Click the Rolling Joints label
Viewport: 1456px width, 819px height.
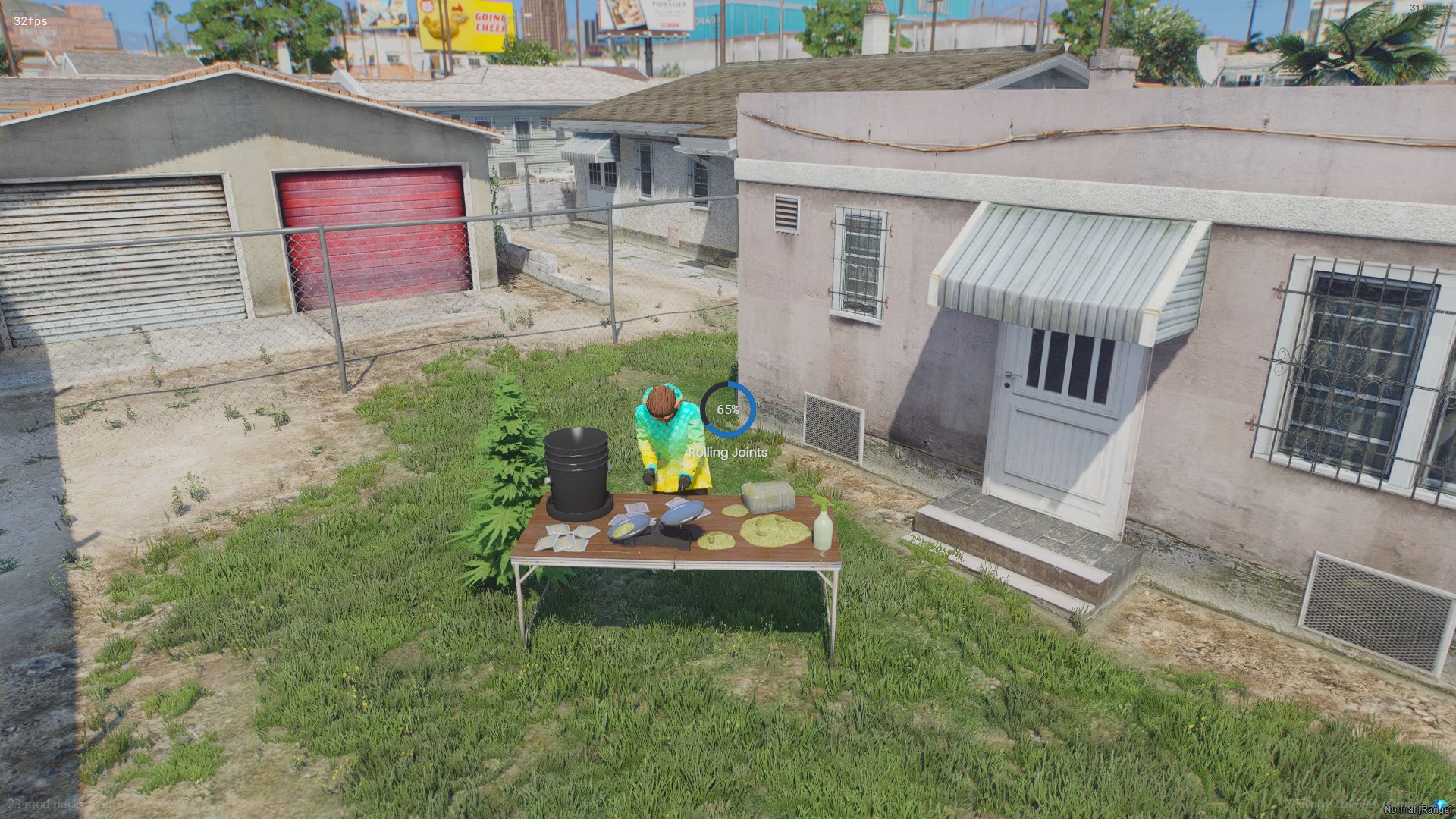pos(726,453)
